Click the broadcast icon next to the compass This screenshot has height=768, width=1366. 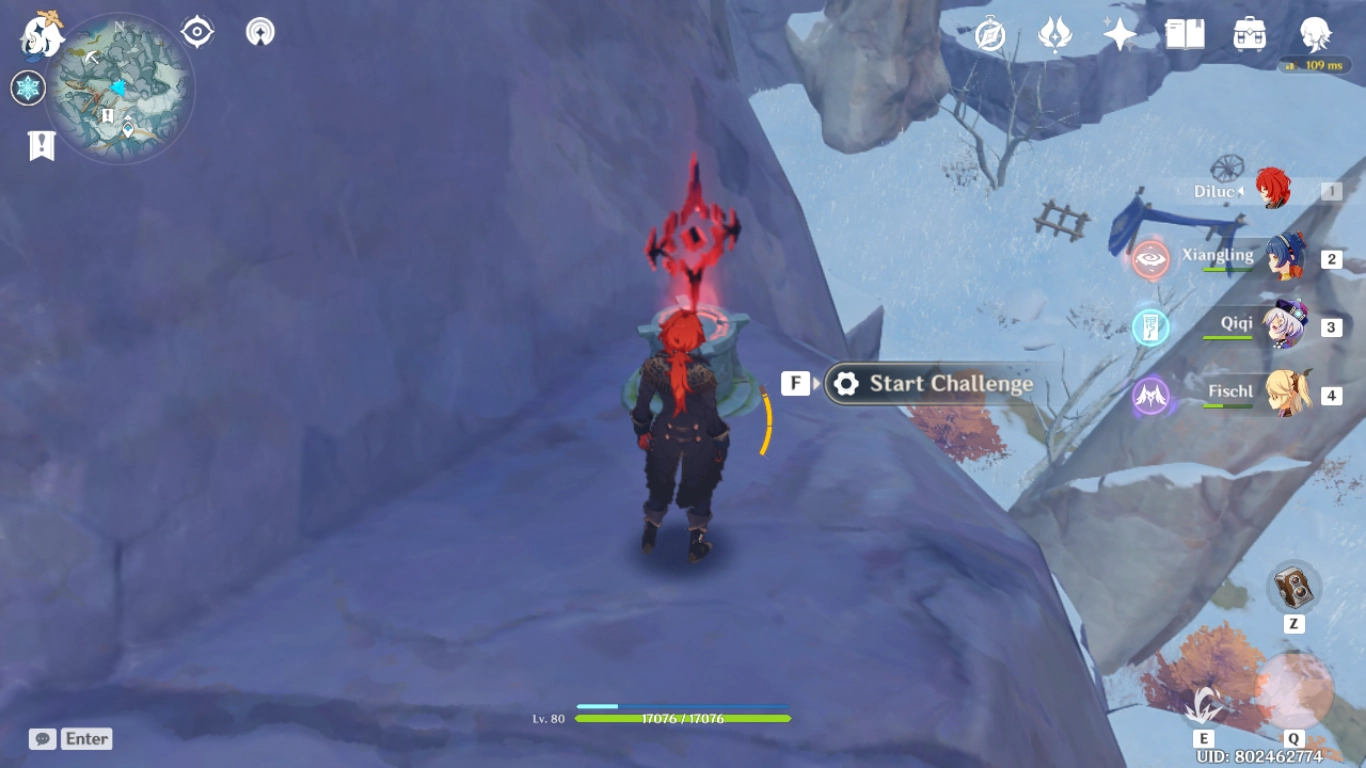(259, 31)
